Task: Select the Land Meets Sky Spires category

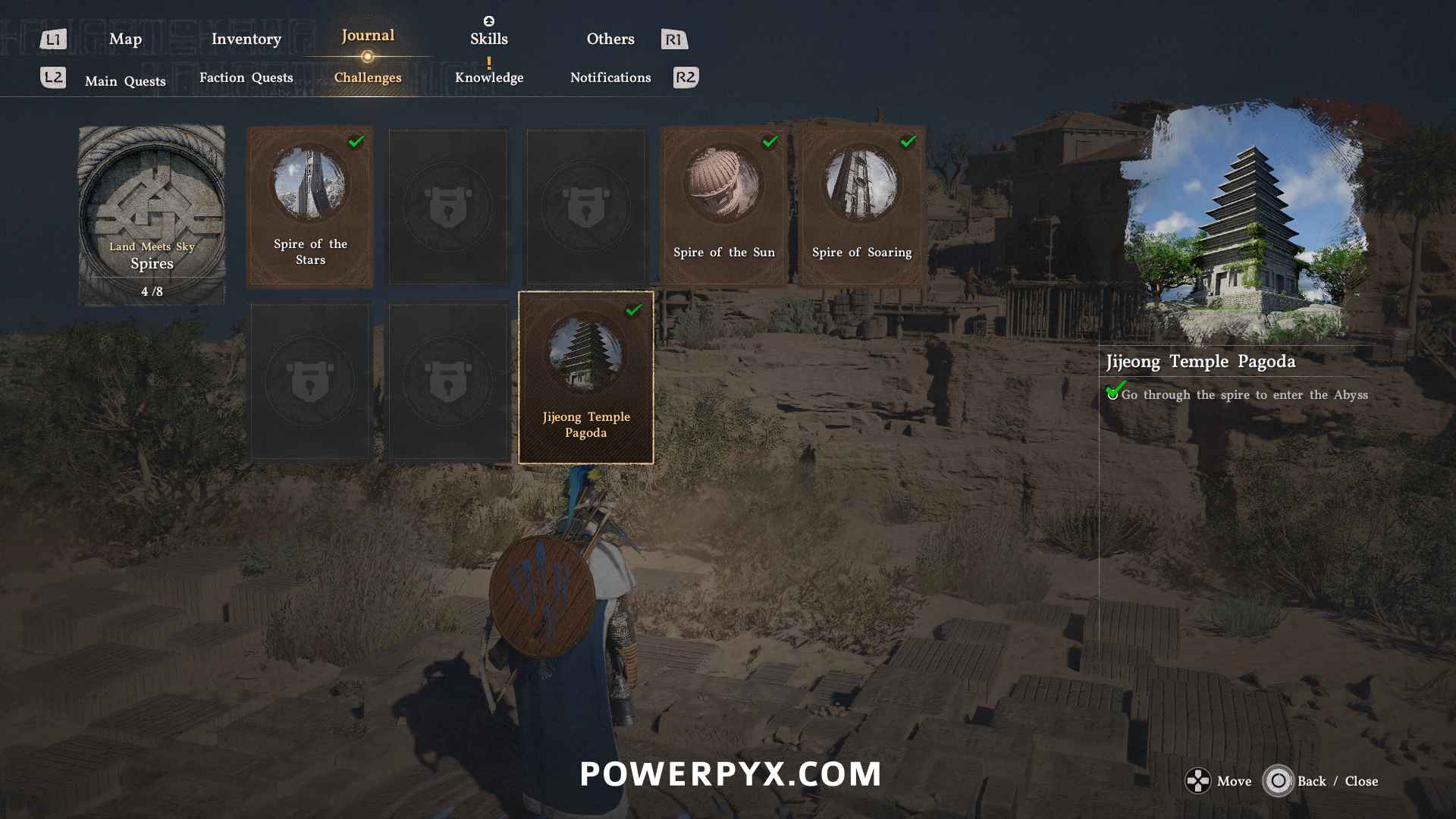Action: pos(152,215)
